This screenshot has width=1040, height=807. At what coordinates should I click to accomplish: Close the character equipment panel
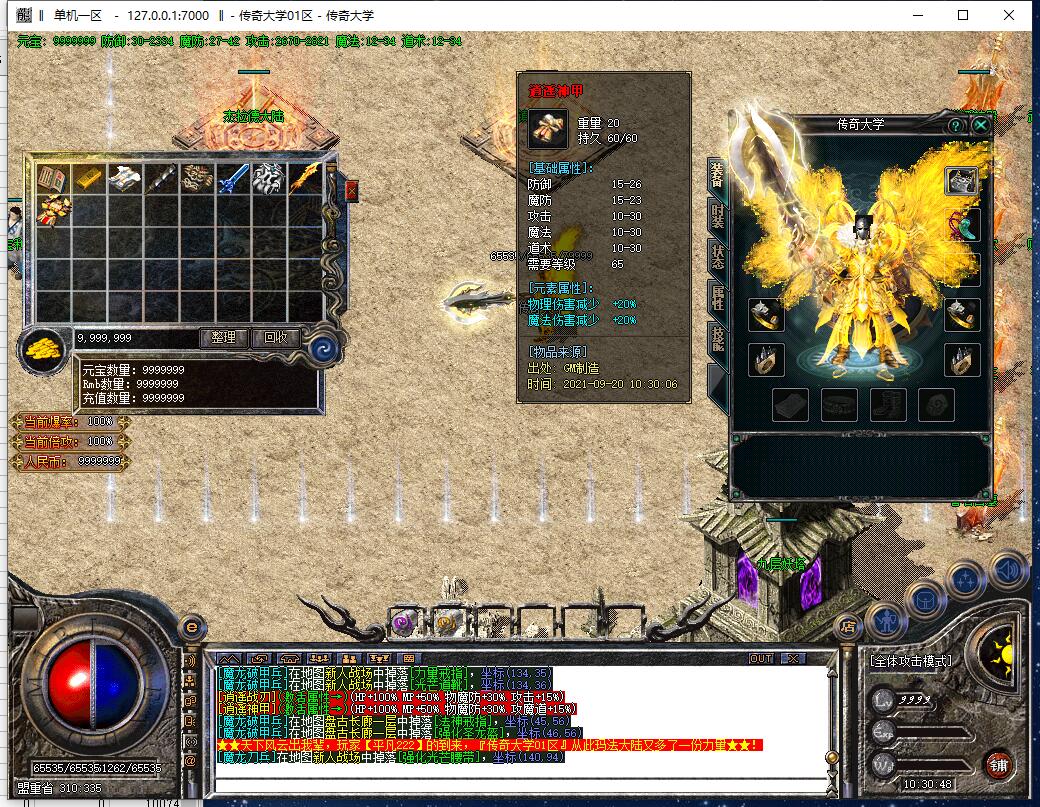click(x=981, y=125)
